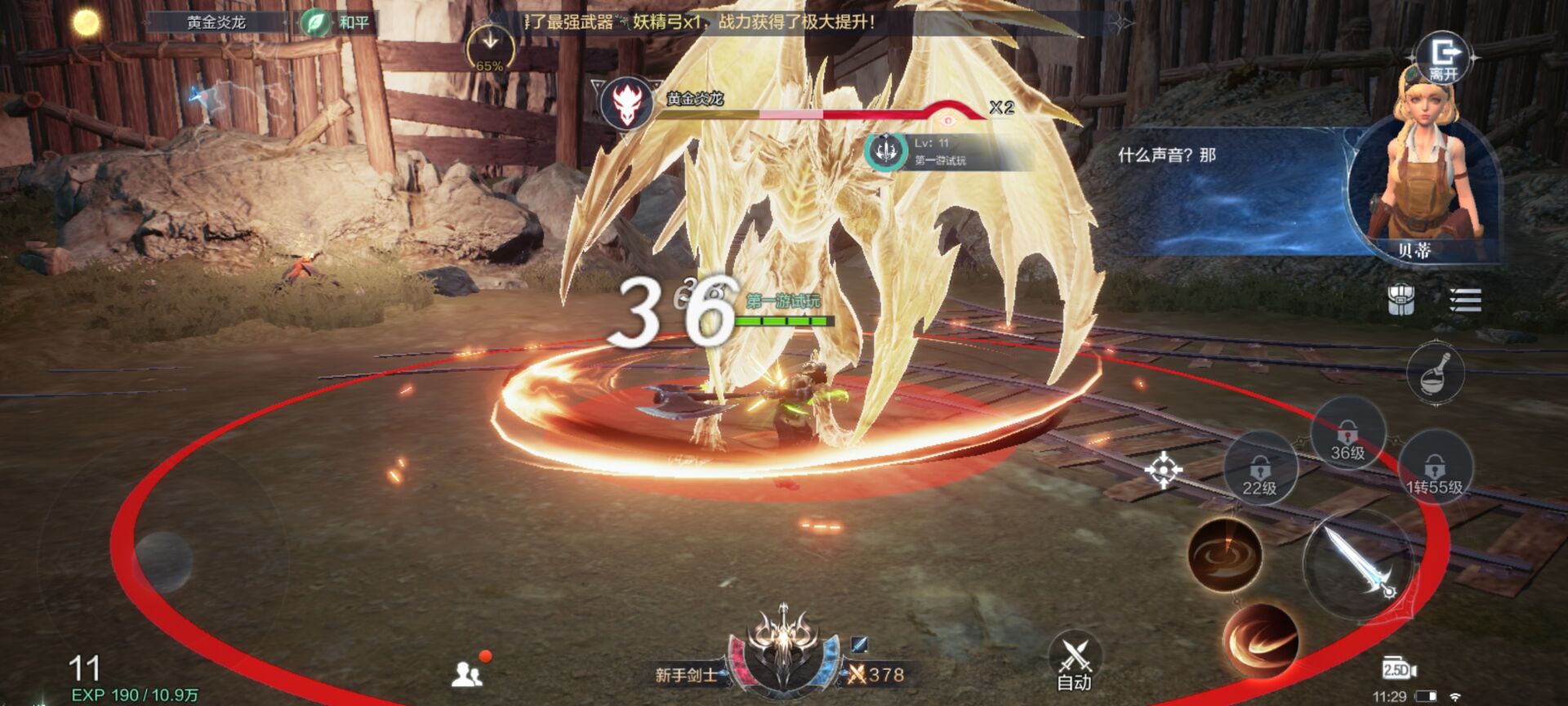This screenshot has width=1568, height=706.
Task: Activate the whirlwind spin skill
Action: tap(1224, 555)
